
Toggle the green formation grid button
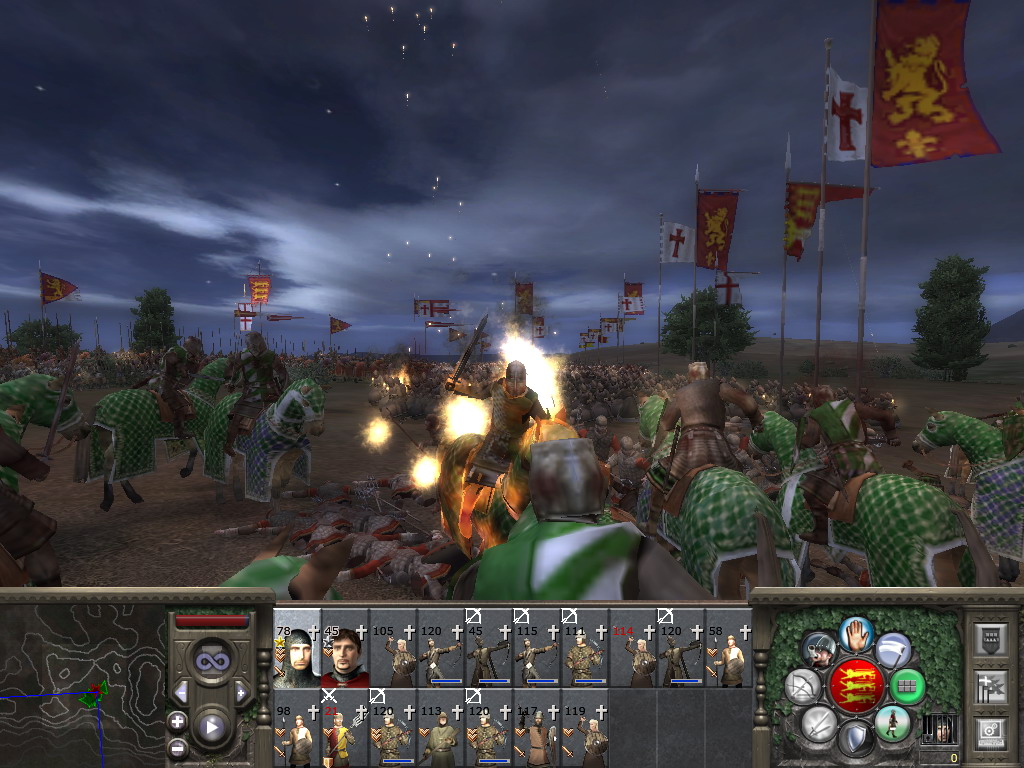coord(907,687)
